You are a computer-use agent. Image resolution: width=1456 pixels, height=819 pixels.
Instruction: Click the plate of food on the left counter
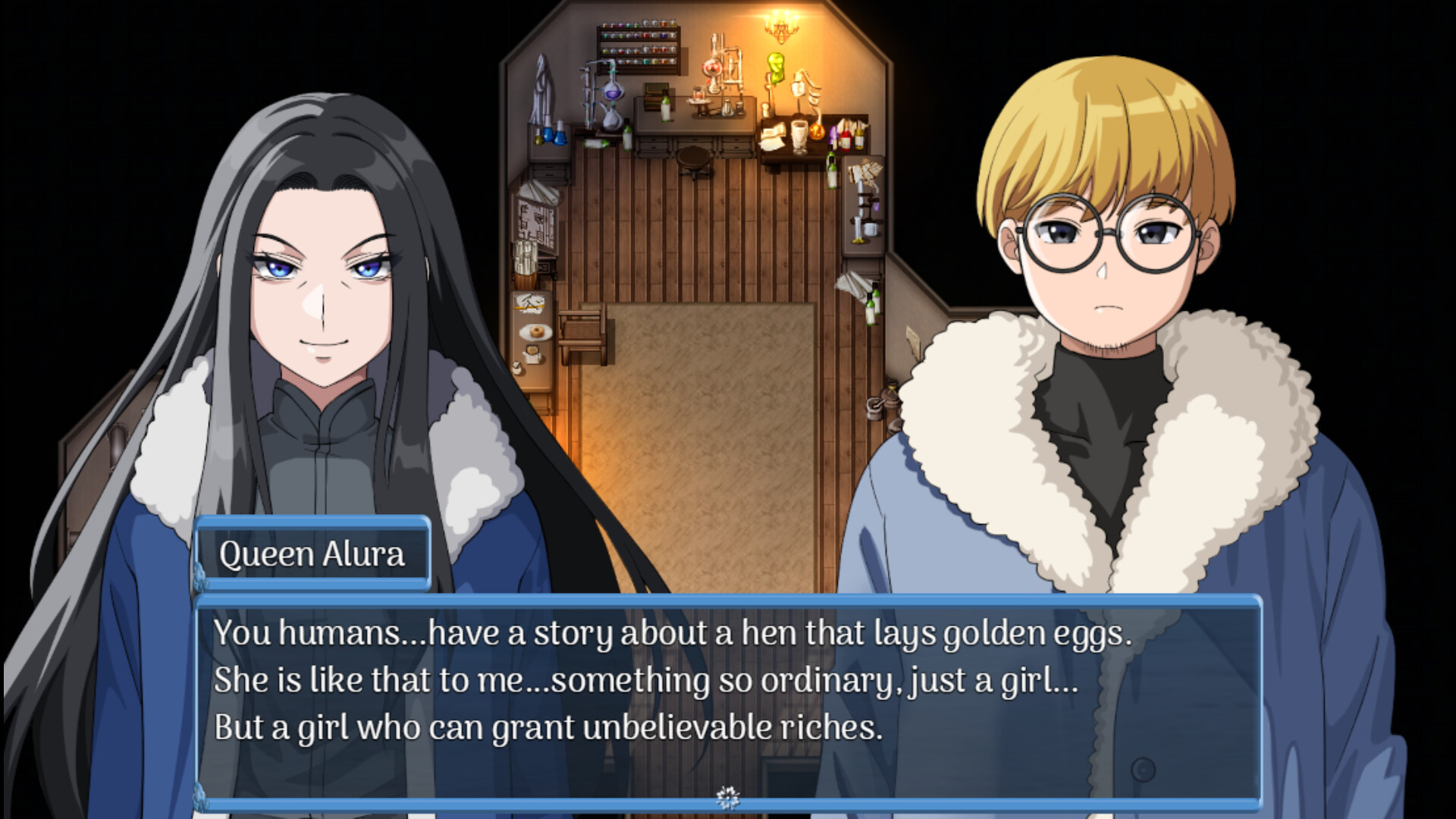click(535, 332)
